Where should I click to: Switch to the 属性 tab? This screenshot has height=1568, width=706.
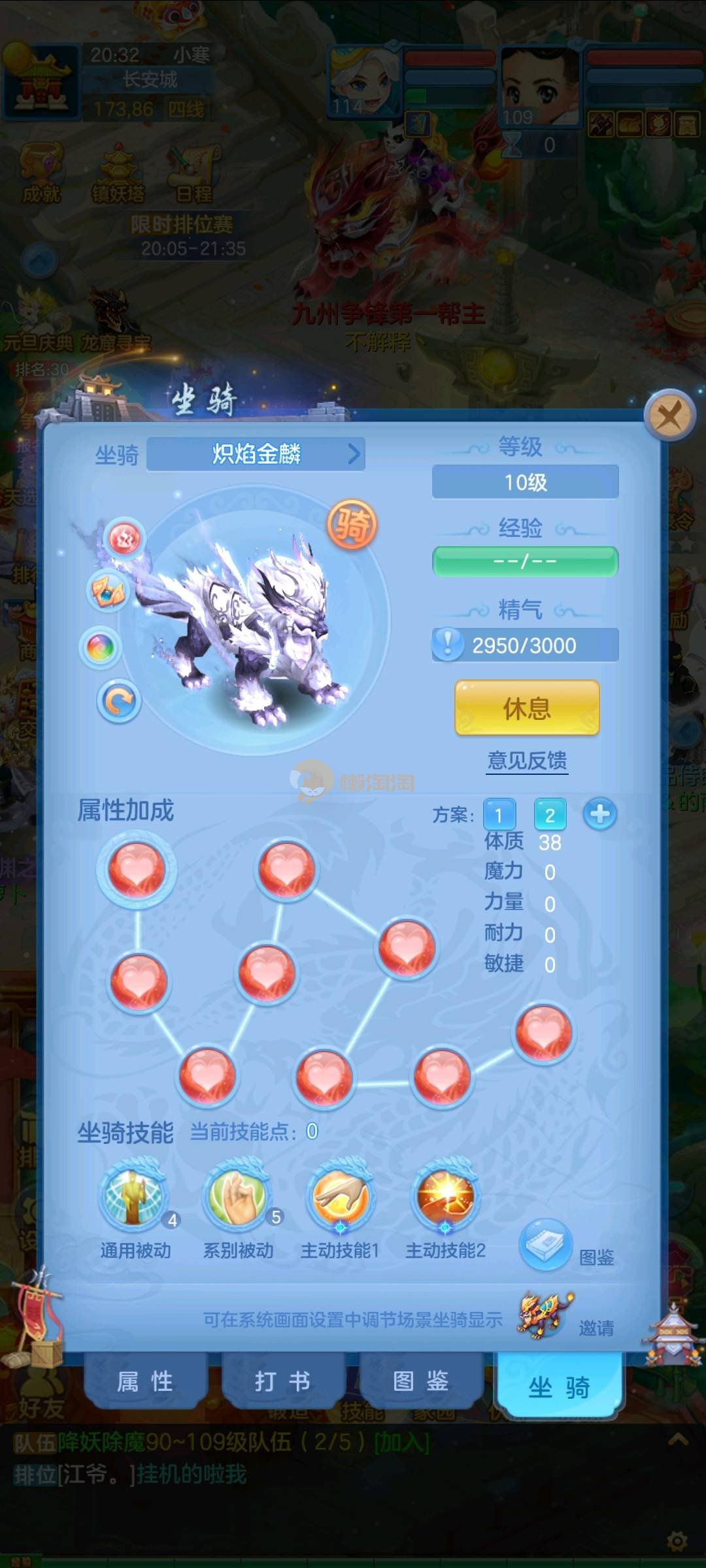pyautogui.click(x=145, y=1381)
